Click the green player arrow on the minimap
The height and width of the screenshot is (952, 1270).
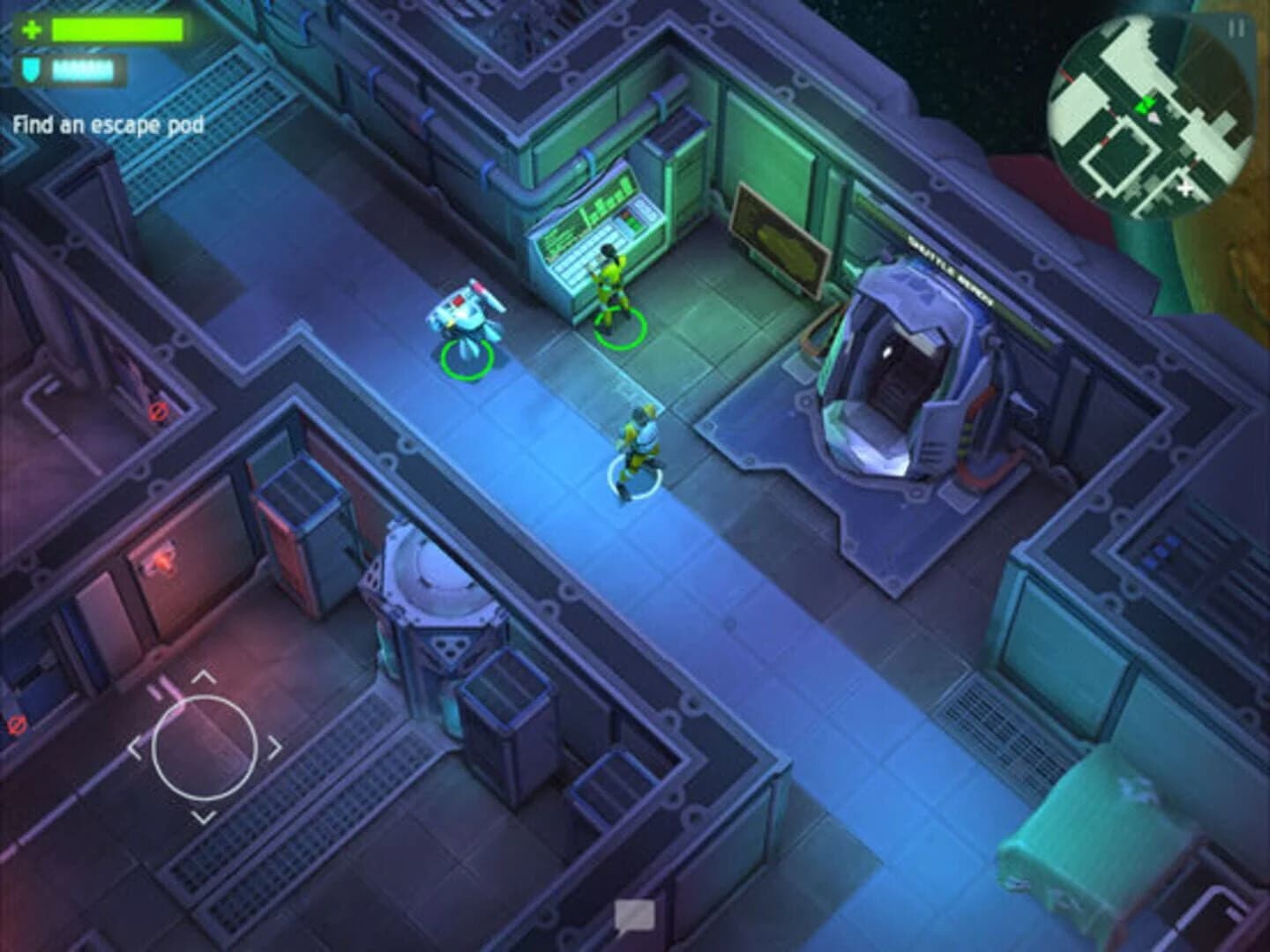1146,104
